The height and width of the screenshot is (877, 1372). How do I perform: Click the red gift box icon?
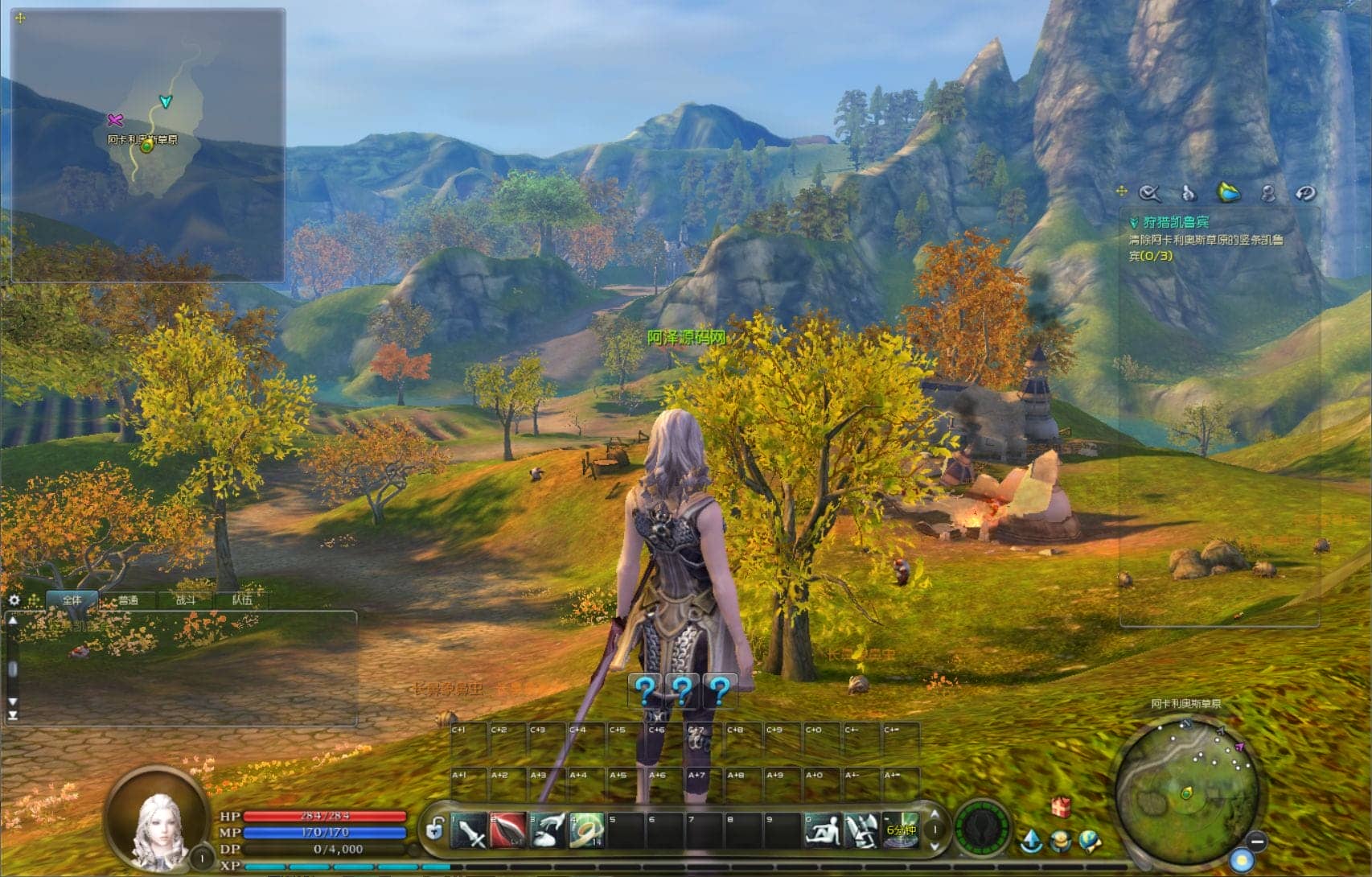point(1061,805)
